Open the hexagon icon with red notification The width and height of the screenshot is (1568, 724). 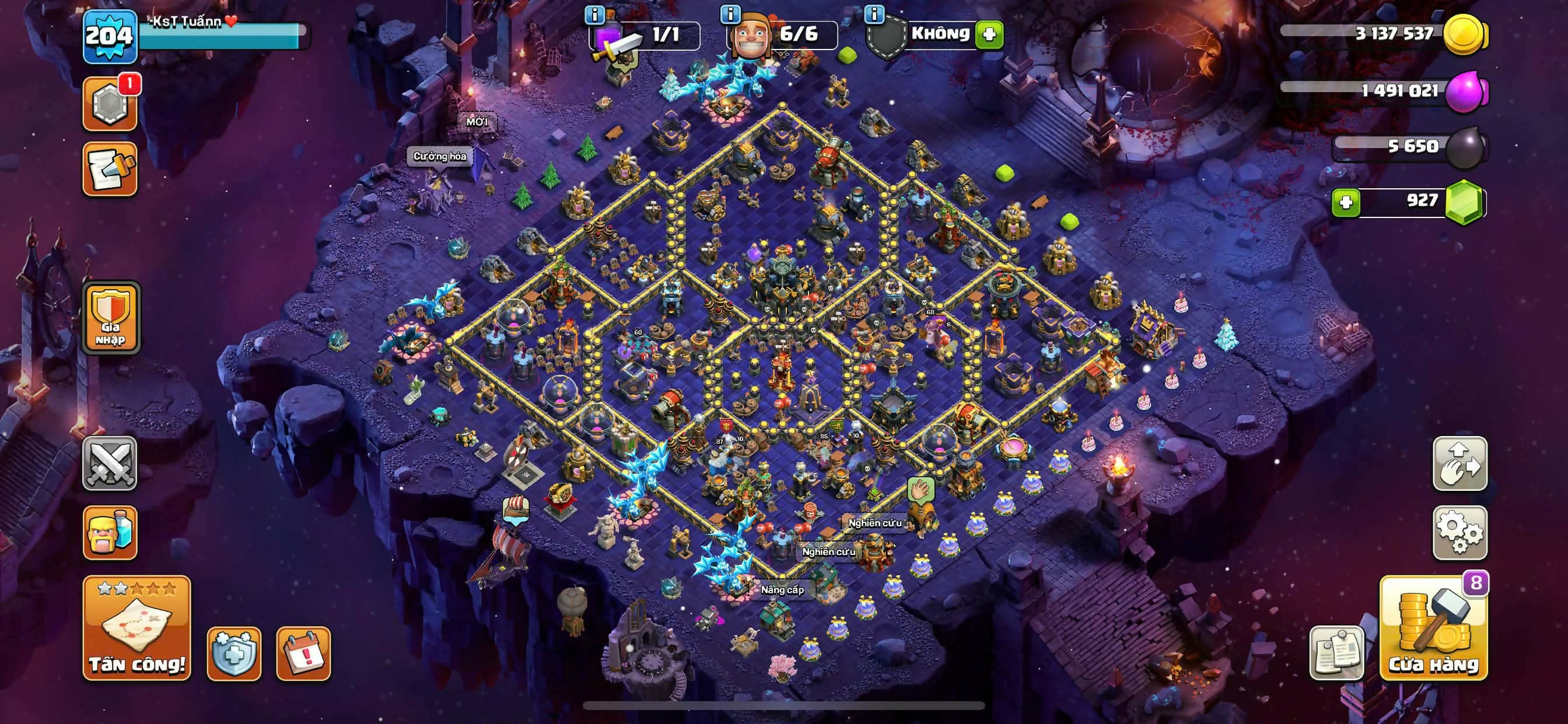point(110,103)
